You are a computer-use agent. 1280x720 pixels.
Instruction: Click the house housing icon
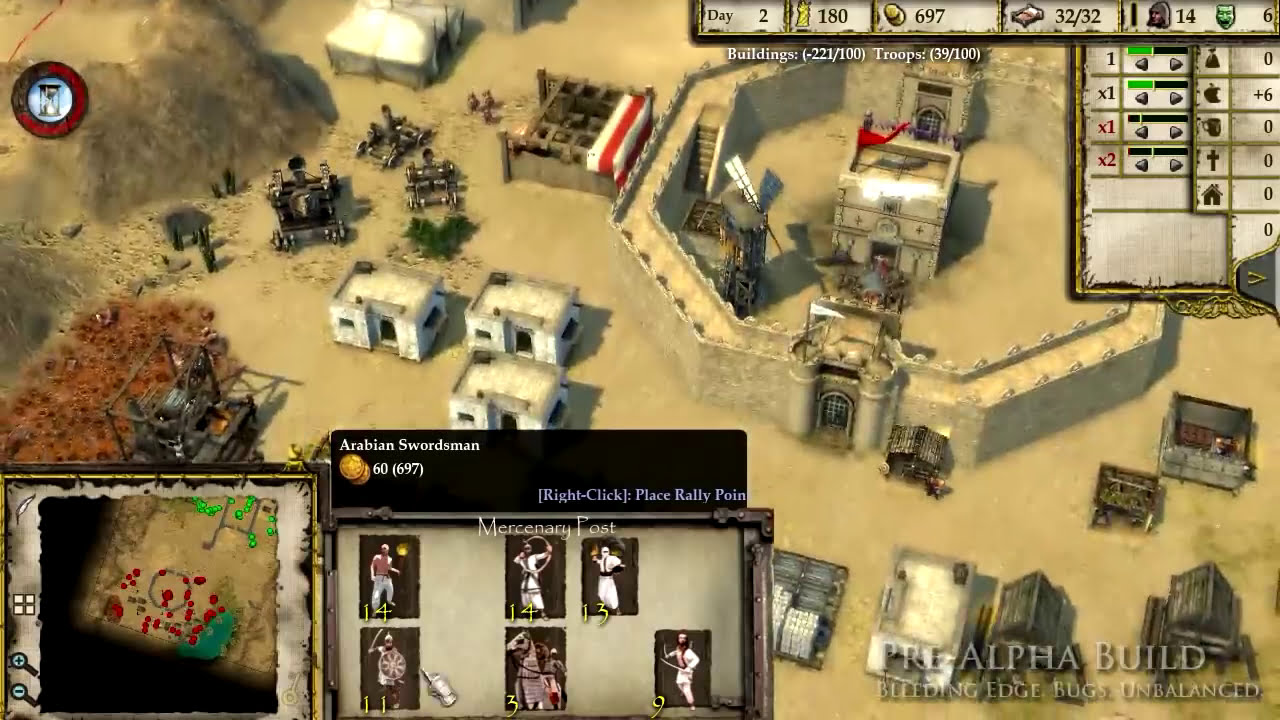coord(1212,195)
